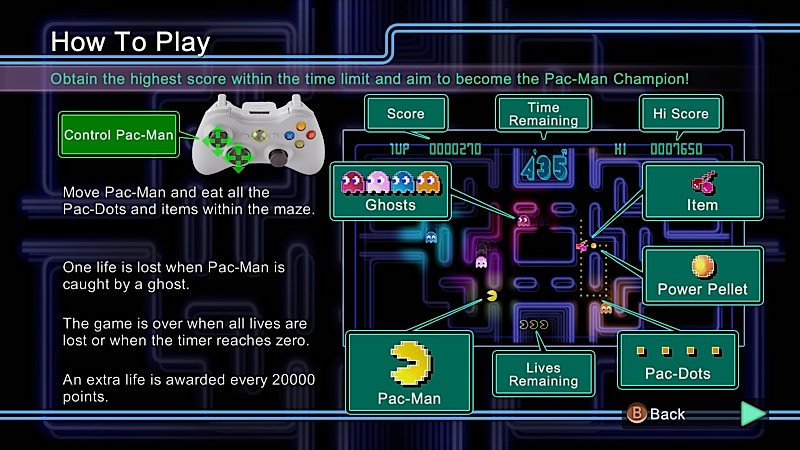Go to the next How To Play page with the green arrow
The image size is (800, 450).
point(752,413)
